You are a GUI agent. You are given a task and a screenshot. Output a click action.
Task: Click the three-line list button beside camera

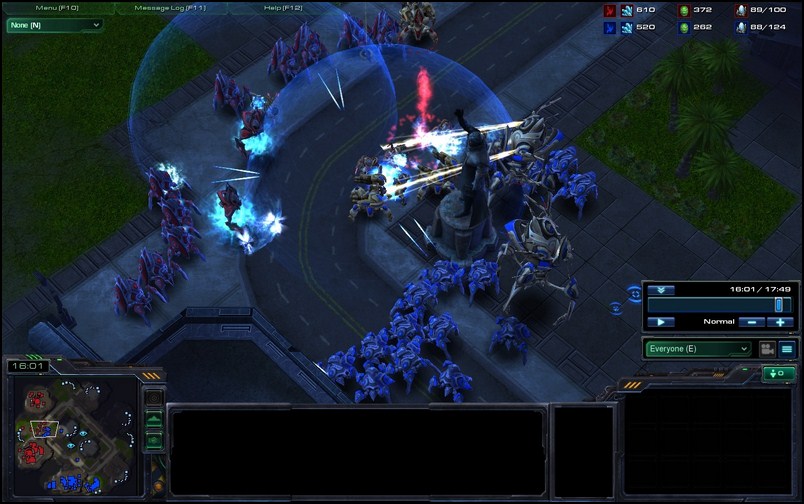coord(787,349)
